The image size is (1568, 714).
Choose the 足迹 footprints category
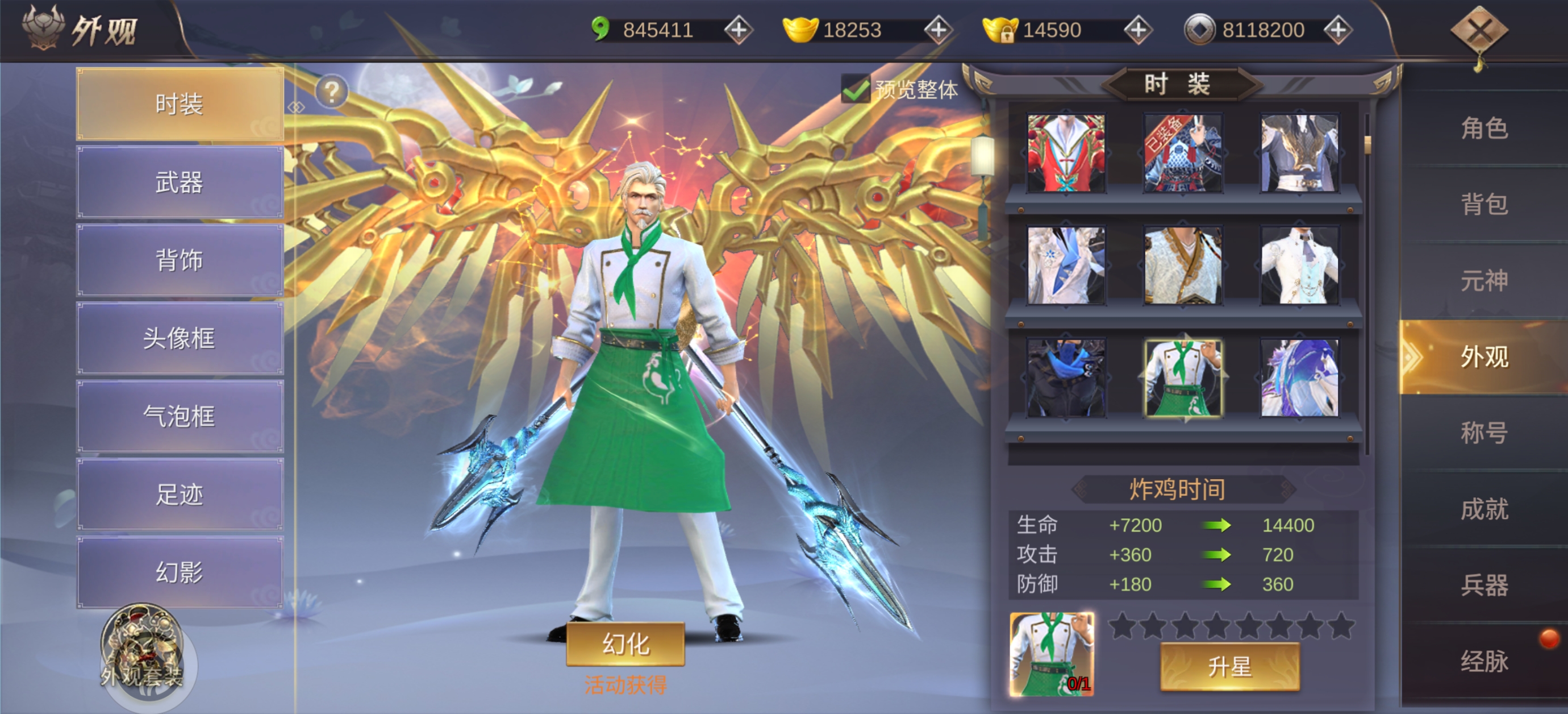pyautogui.click(x=180, y=494)
